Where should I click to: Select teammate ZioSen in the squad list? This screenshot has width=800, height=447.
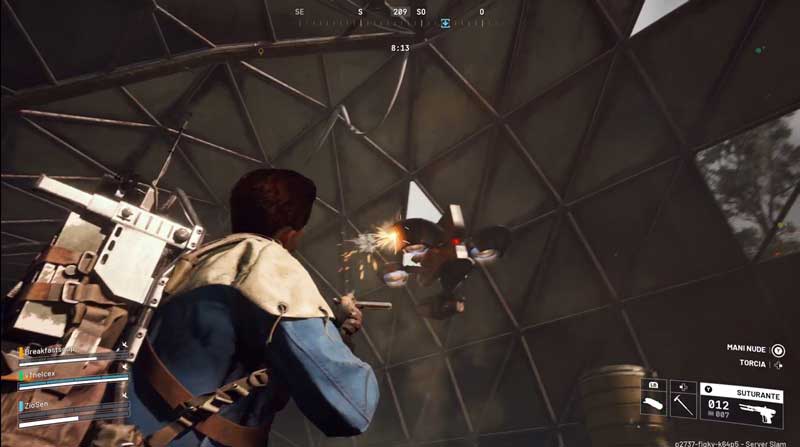(x=40, y=406)
